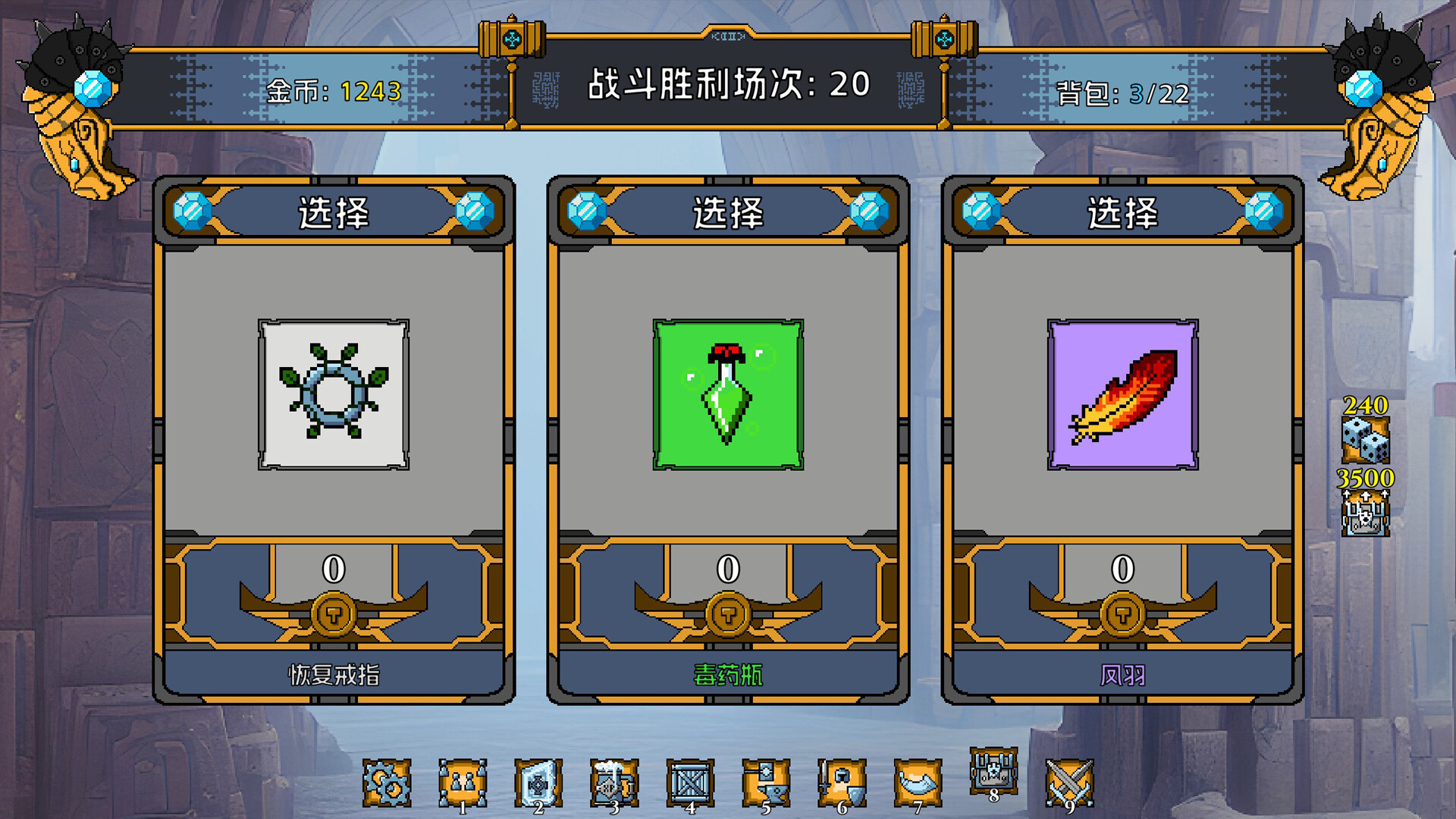Click the 背包: 3/22 inventory counter
Screen dimensions: 1456x819
point(1122,93)
